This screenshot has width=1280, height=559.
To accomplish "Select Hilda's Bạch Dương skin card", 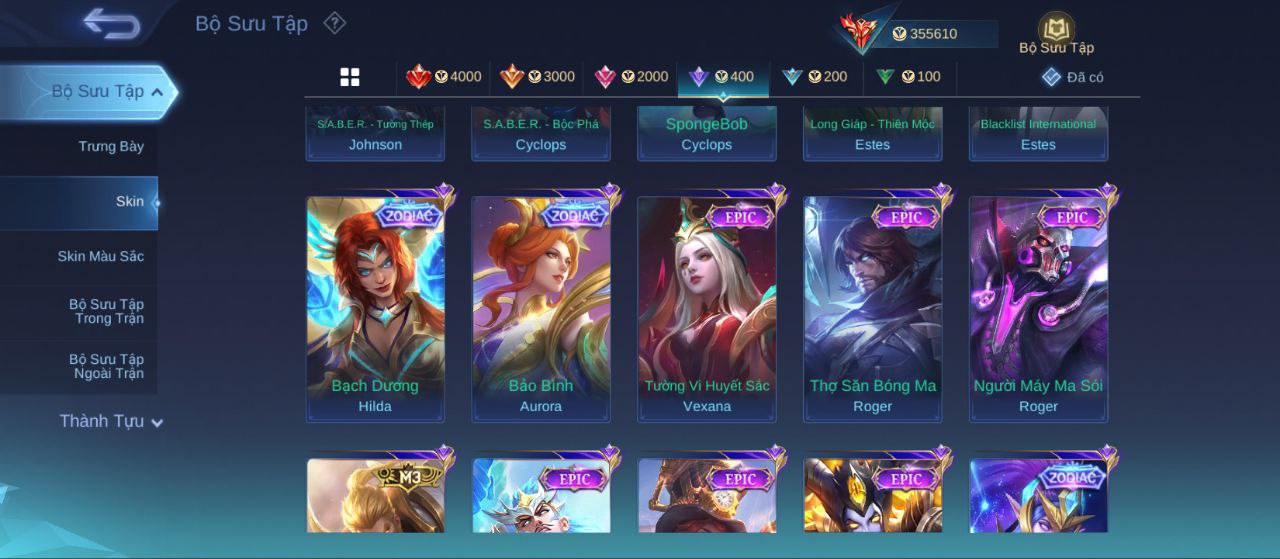I will coord(375,308).
